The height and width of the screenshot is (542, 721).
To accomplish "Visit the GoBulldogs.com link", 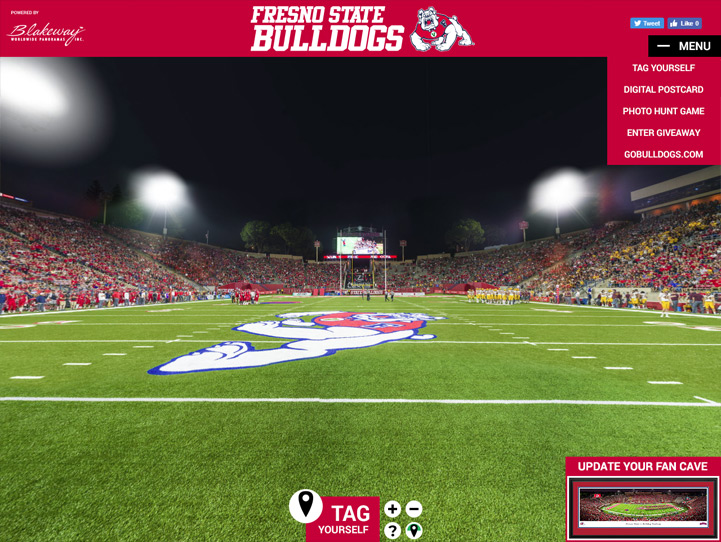I will tap(663, 155).
